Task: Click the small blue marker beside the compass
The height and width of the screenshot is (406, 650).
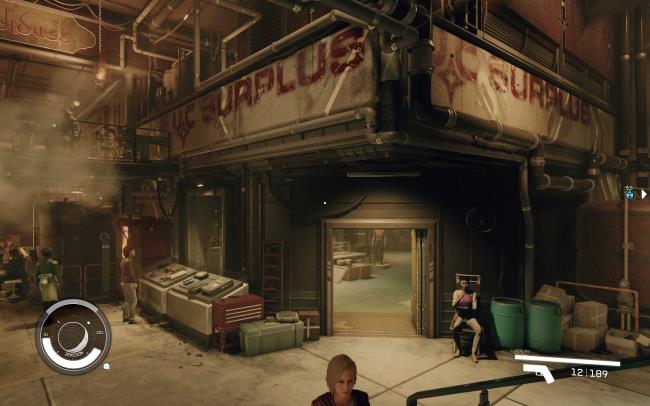Action: click(107, 366)
